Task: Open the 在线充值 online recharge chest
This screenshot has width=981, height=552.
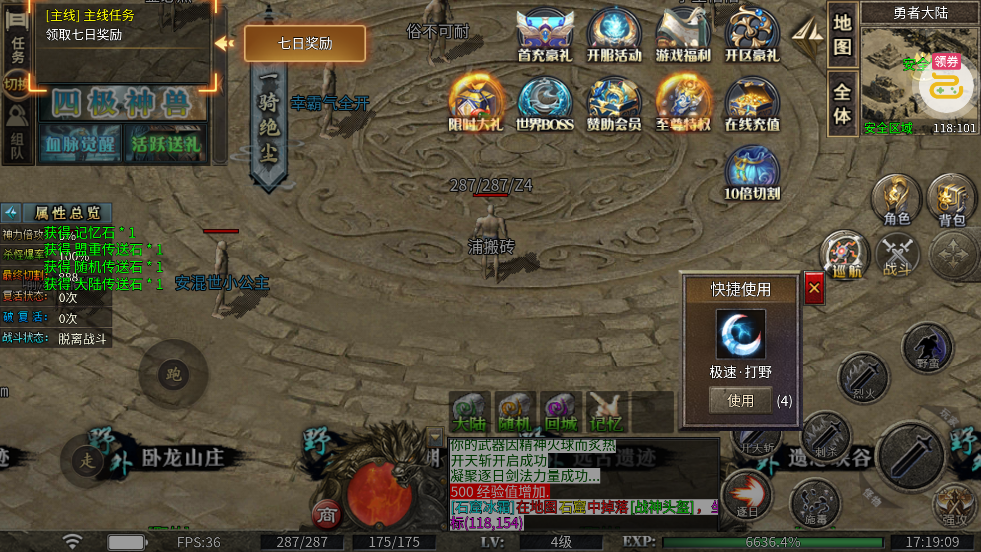Action: click(x=752, y=102)
